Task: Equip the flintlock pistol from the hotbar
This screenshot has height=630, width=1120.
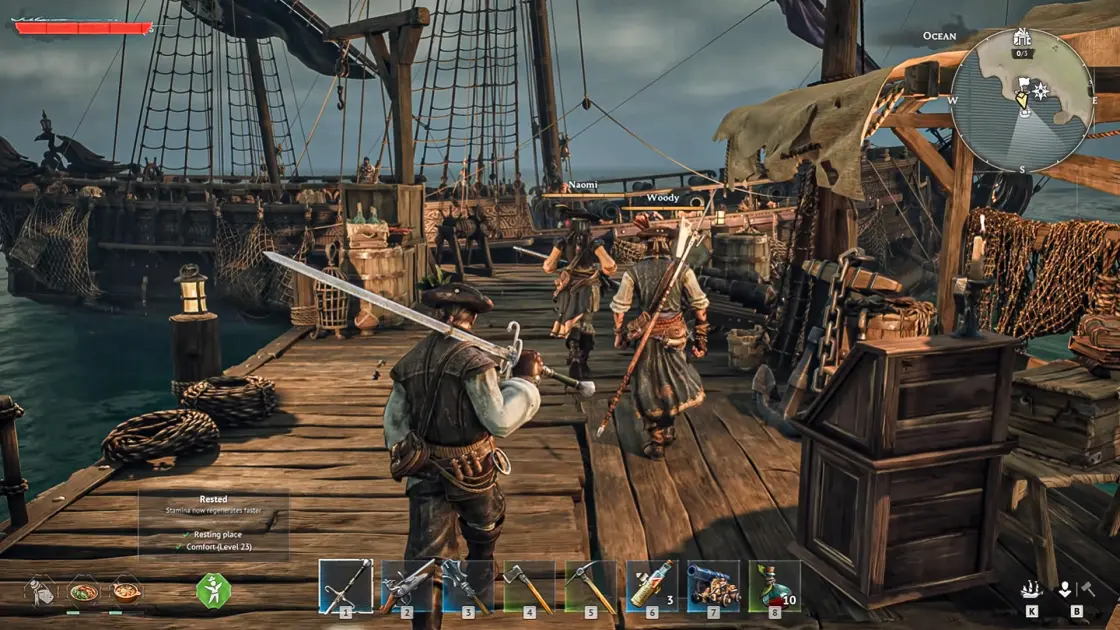Action: click(407, 585)
